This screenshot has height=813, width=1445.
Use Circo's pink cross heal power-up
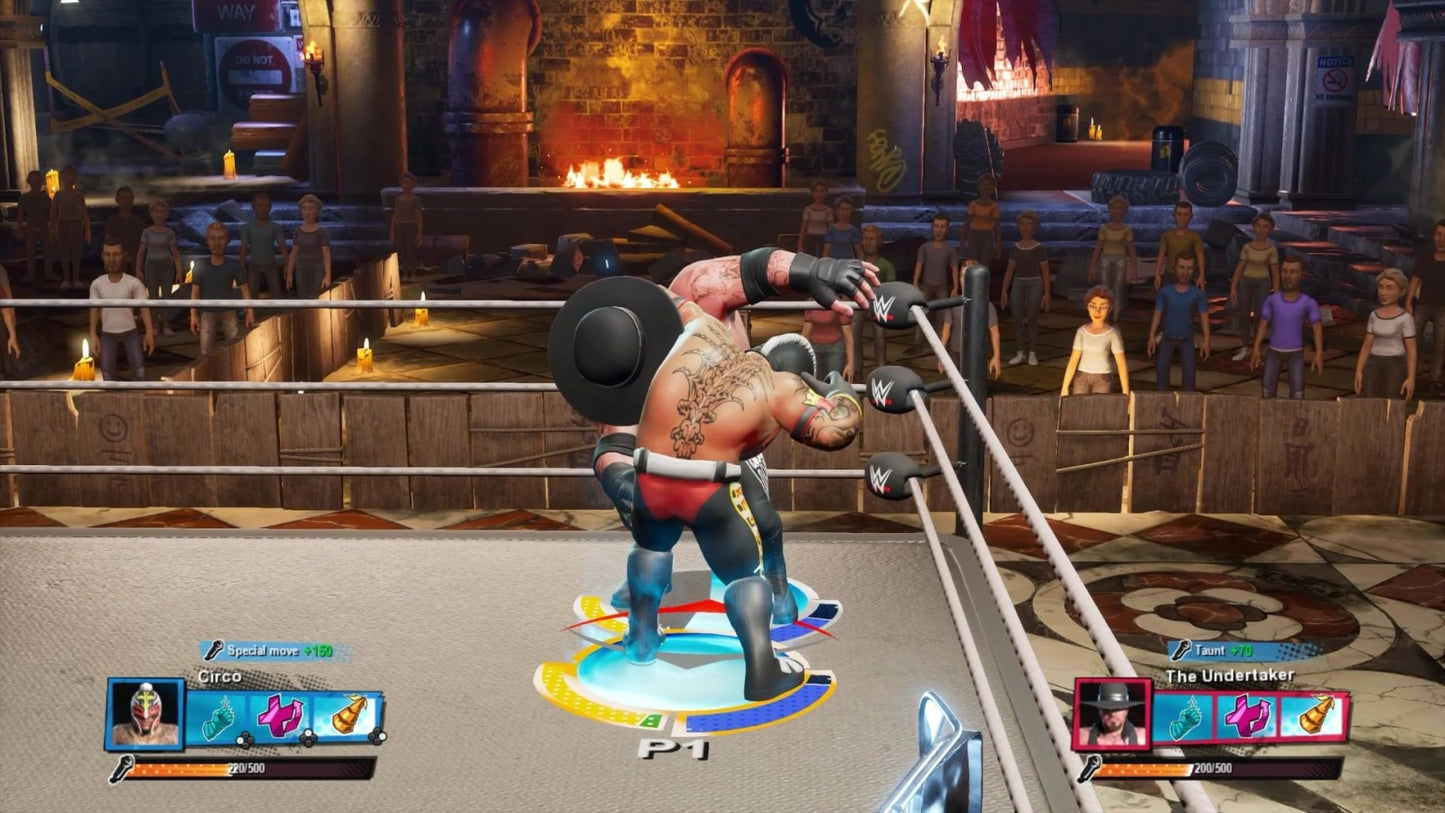point(281,716)
